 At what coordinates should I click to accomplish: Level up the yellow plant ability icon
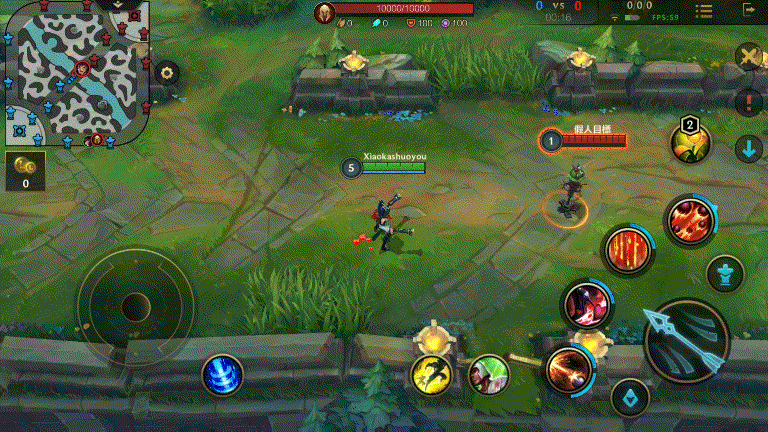pos(690,143)
